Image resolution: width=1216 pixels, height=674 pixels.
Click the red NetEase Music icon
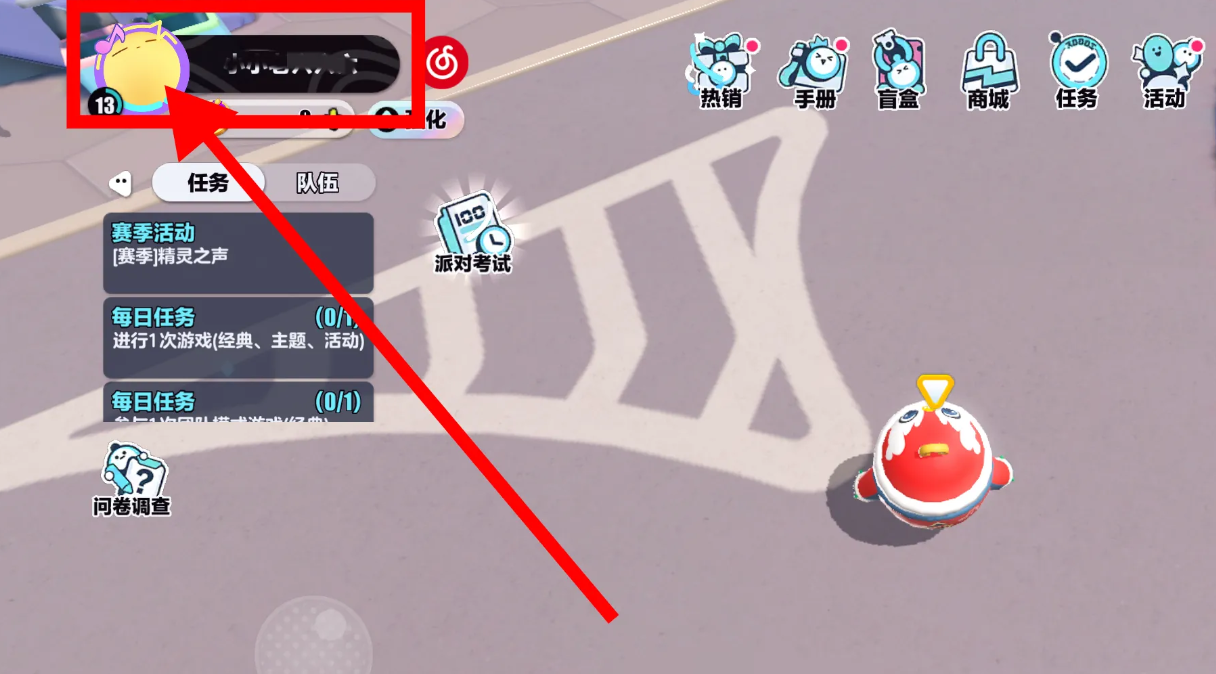click(x=444, y=65)
